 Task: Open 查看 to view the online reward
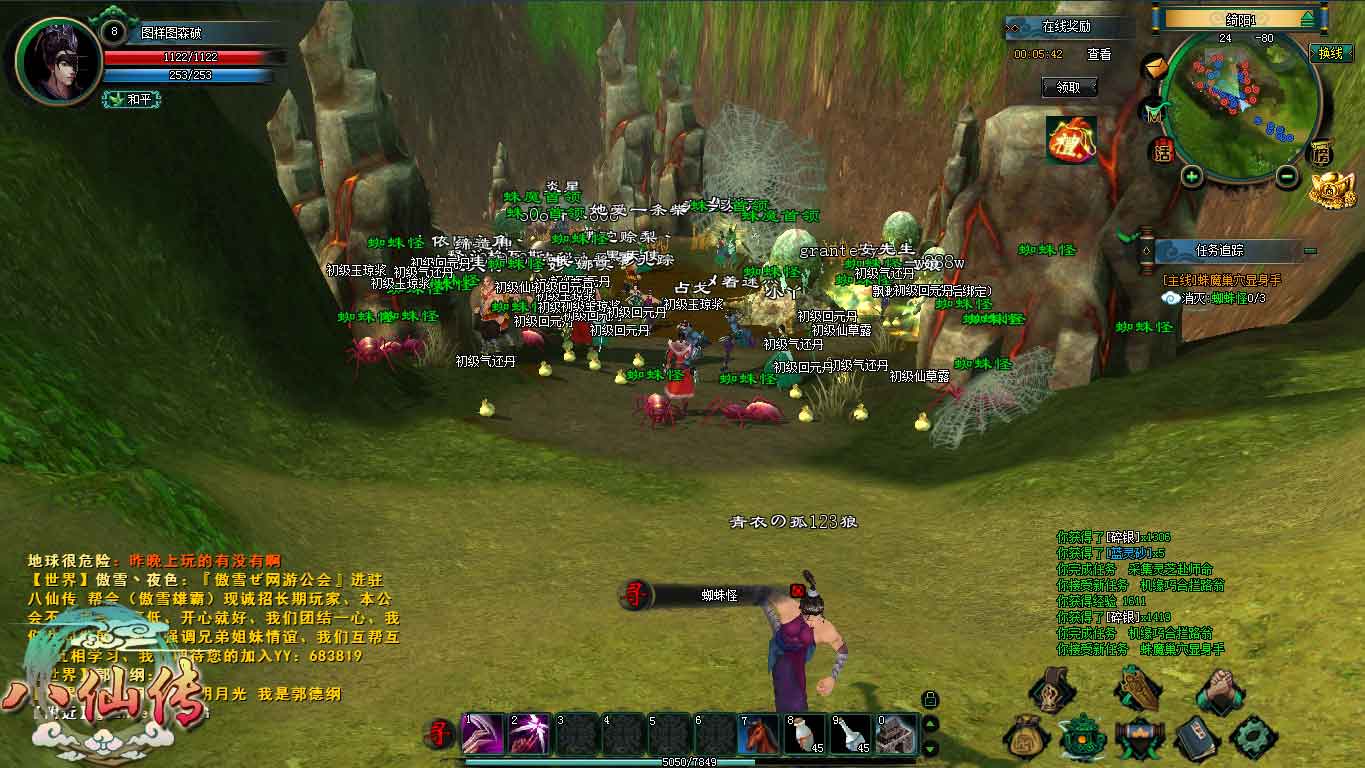click(1099, 55)
